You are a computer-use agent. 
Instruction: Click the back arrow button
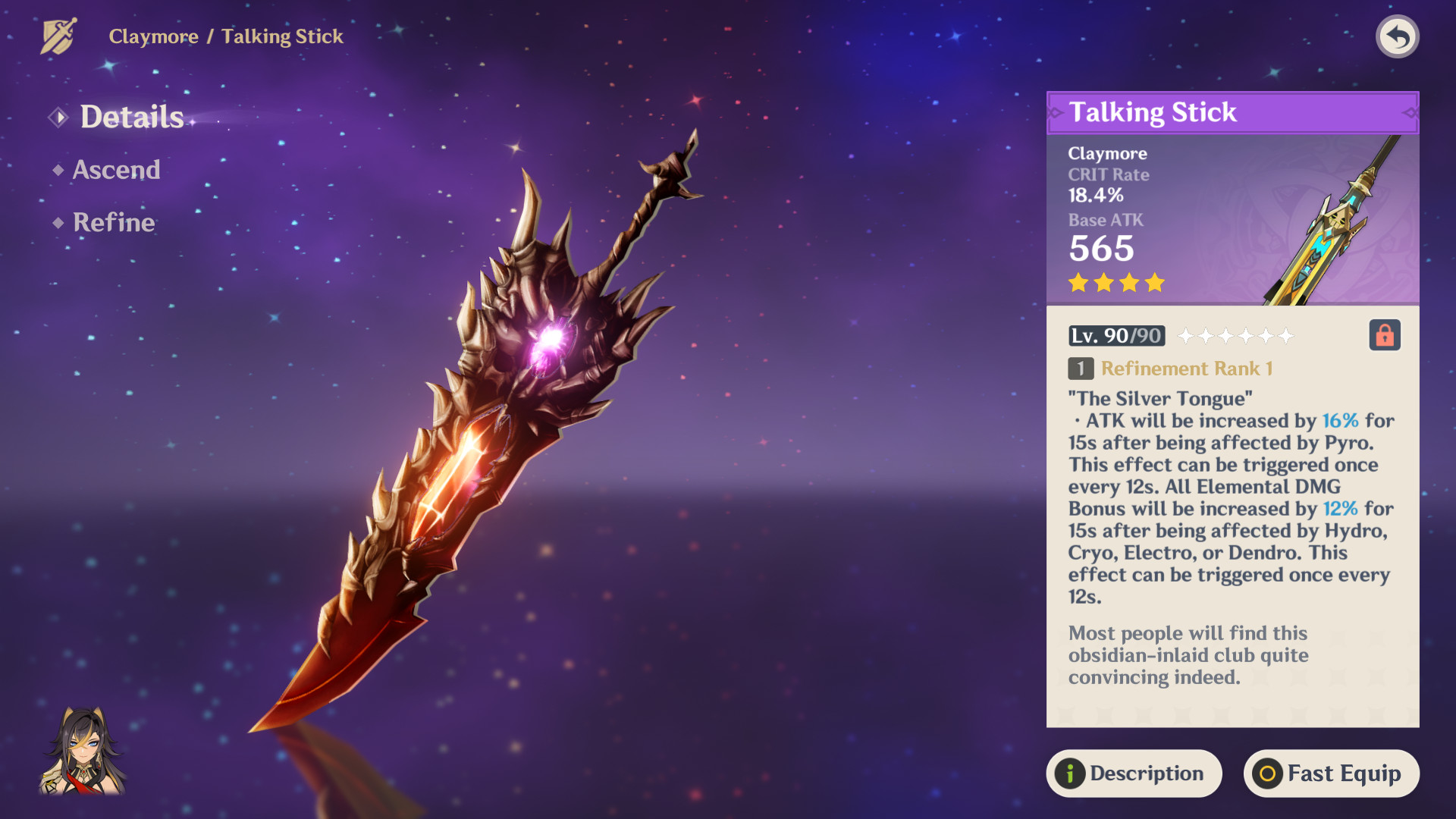pyautogui.click(x=1397, y=36)
